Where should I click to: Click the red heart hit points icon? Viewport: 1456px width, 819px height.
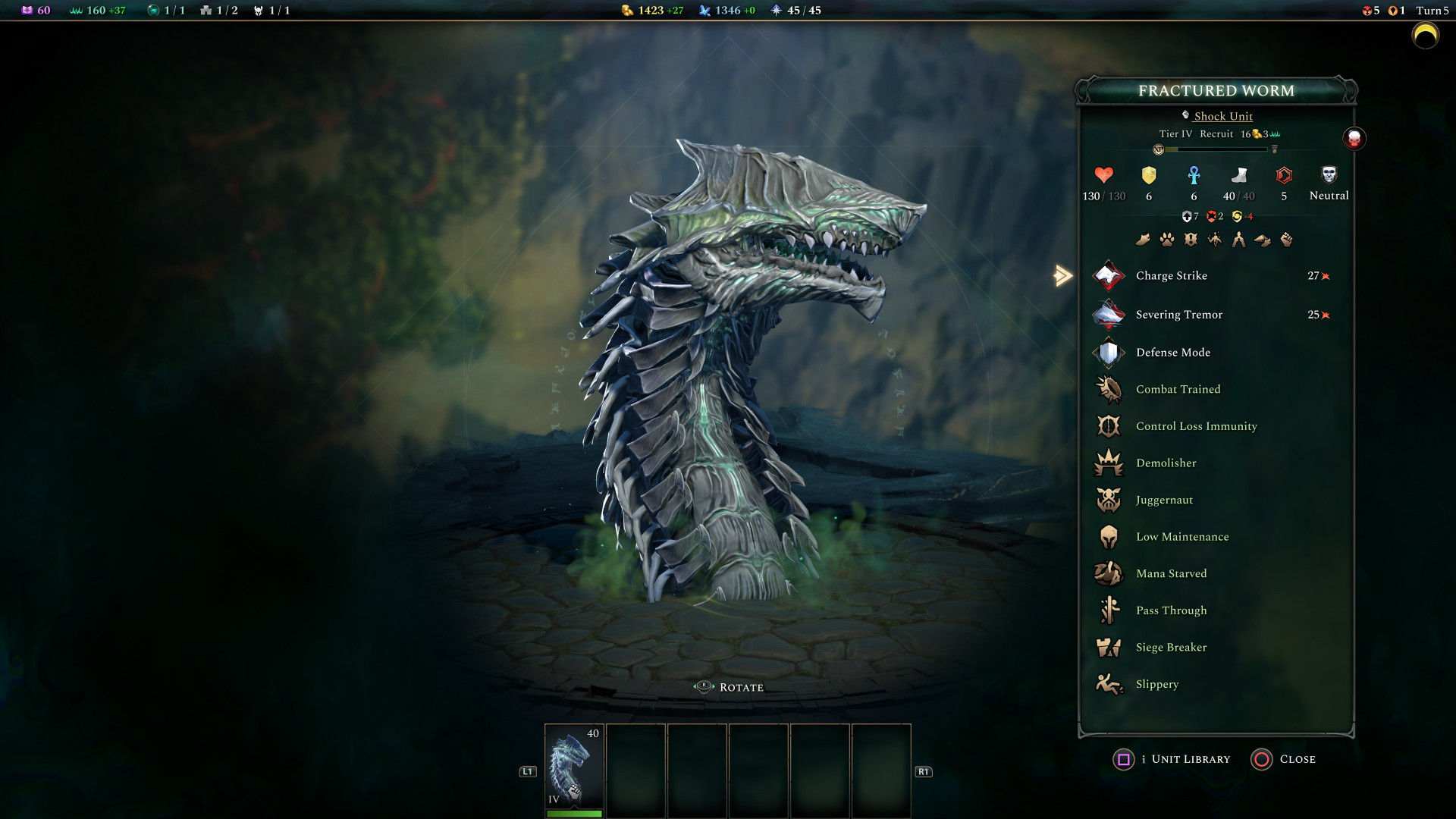tap(1103, 175)
